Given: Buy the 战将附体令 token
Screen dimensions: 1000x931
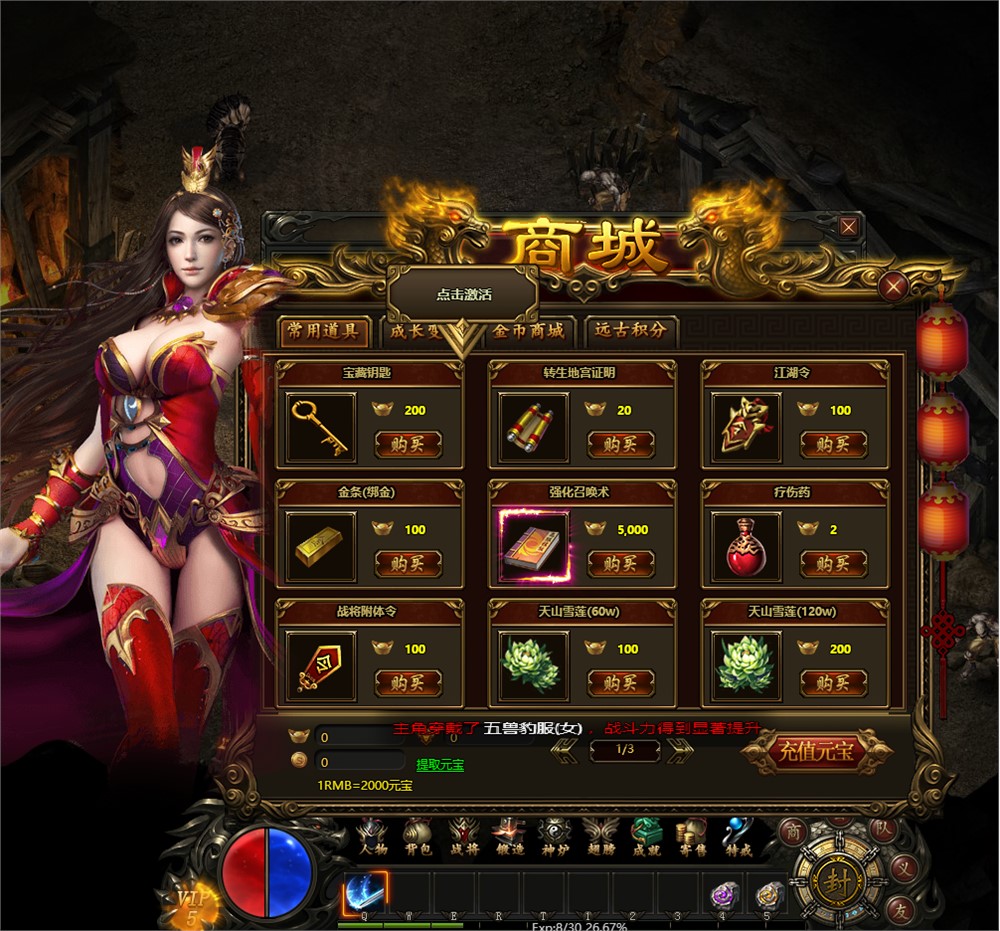Looking at the screenshot, I should [x=408, y=683].
